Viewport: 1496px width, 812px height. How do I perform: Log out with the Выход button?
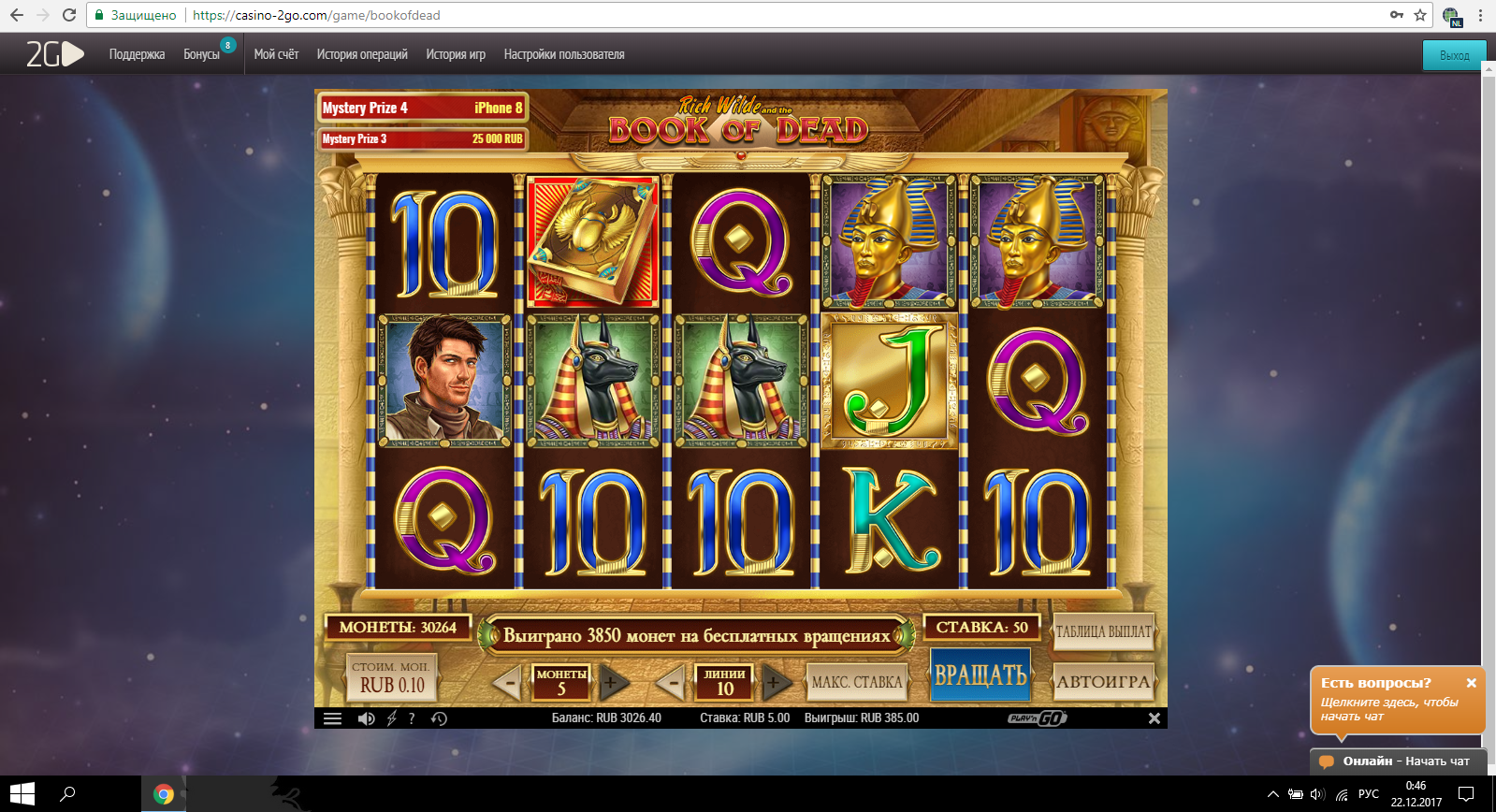[1454, 55]
